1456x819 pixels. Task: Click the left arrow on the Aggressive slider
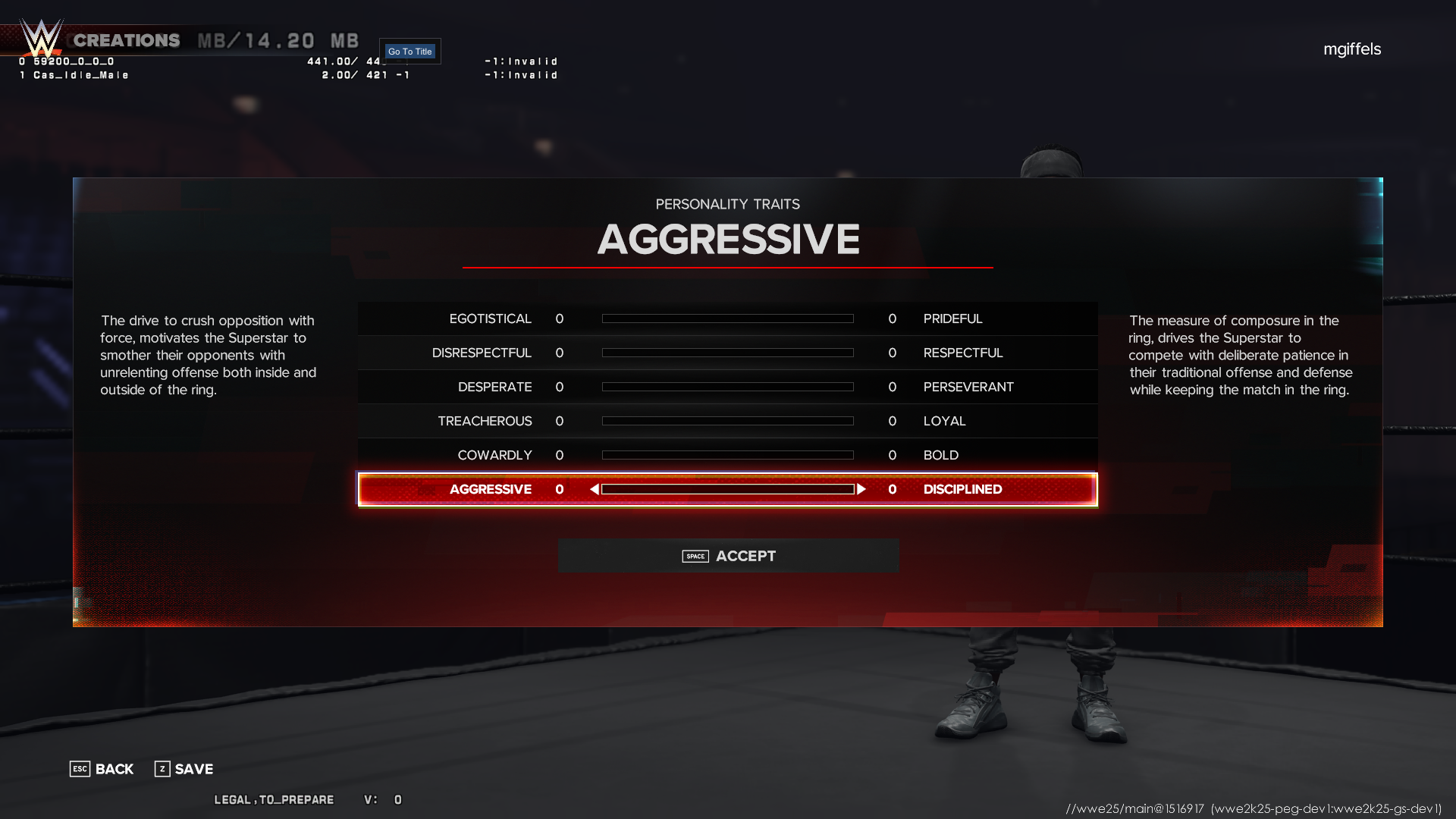pos(593,489)
